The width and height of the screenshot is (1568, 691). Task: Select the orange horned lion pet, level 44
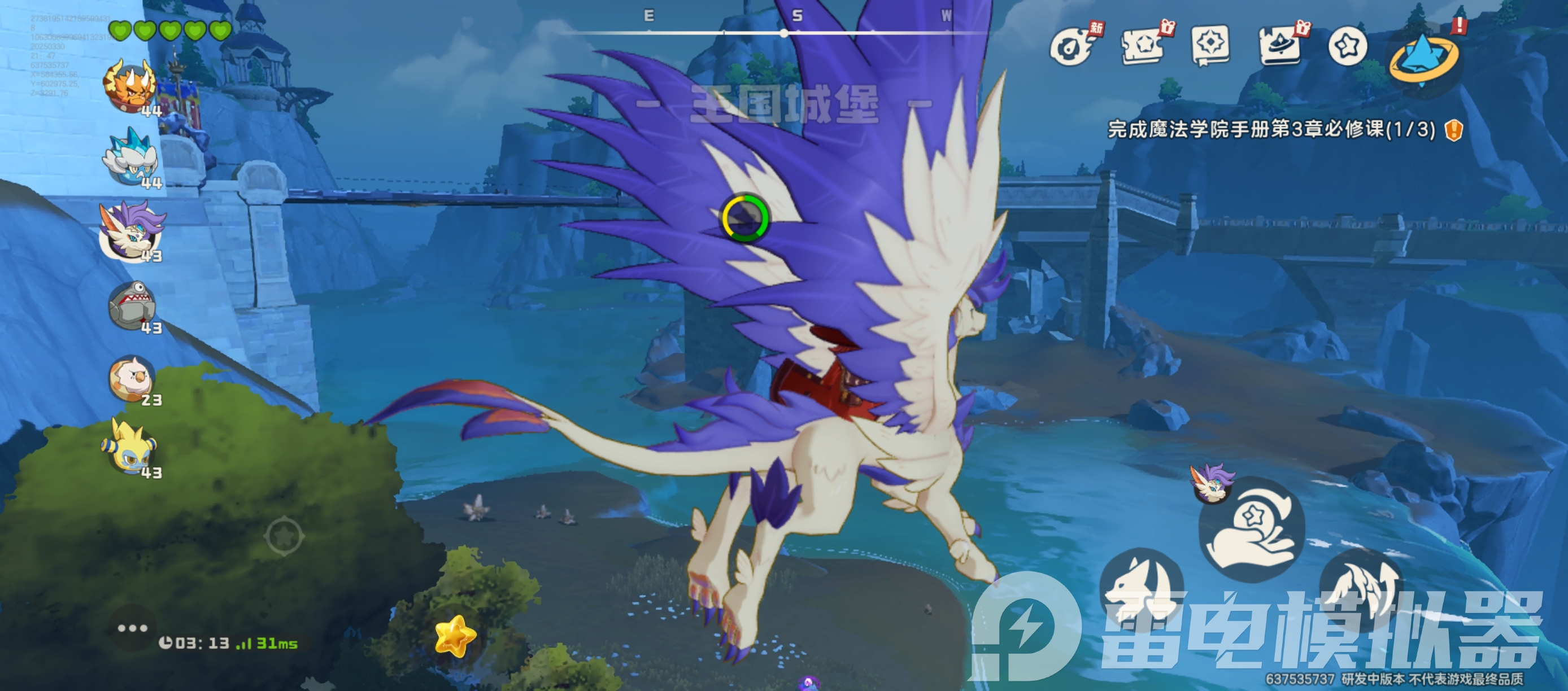click(130, 87)
